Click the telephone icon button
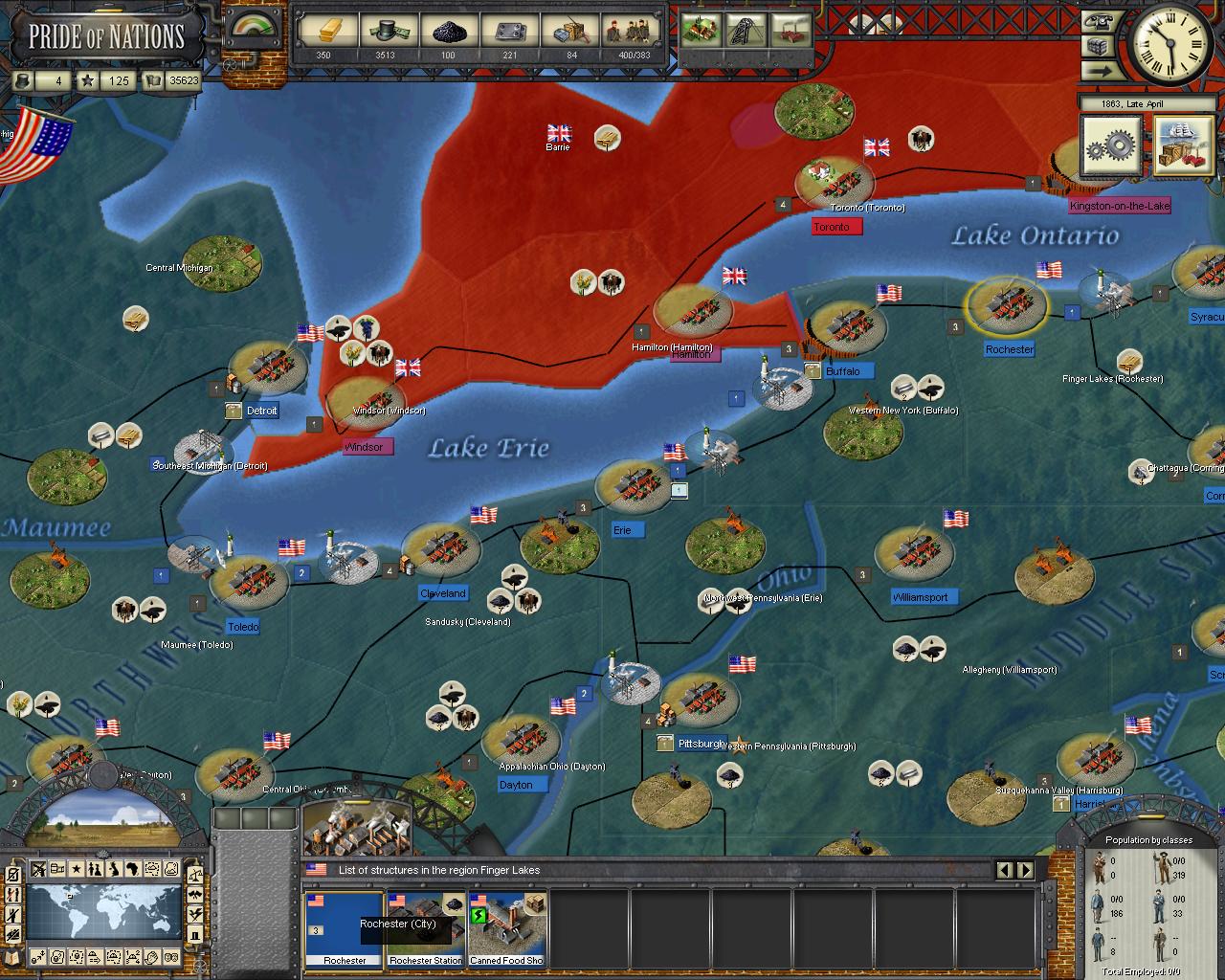 (x=1100, y=21)
